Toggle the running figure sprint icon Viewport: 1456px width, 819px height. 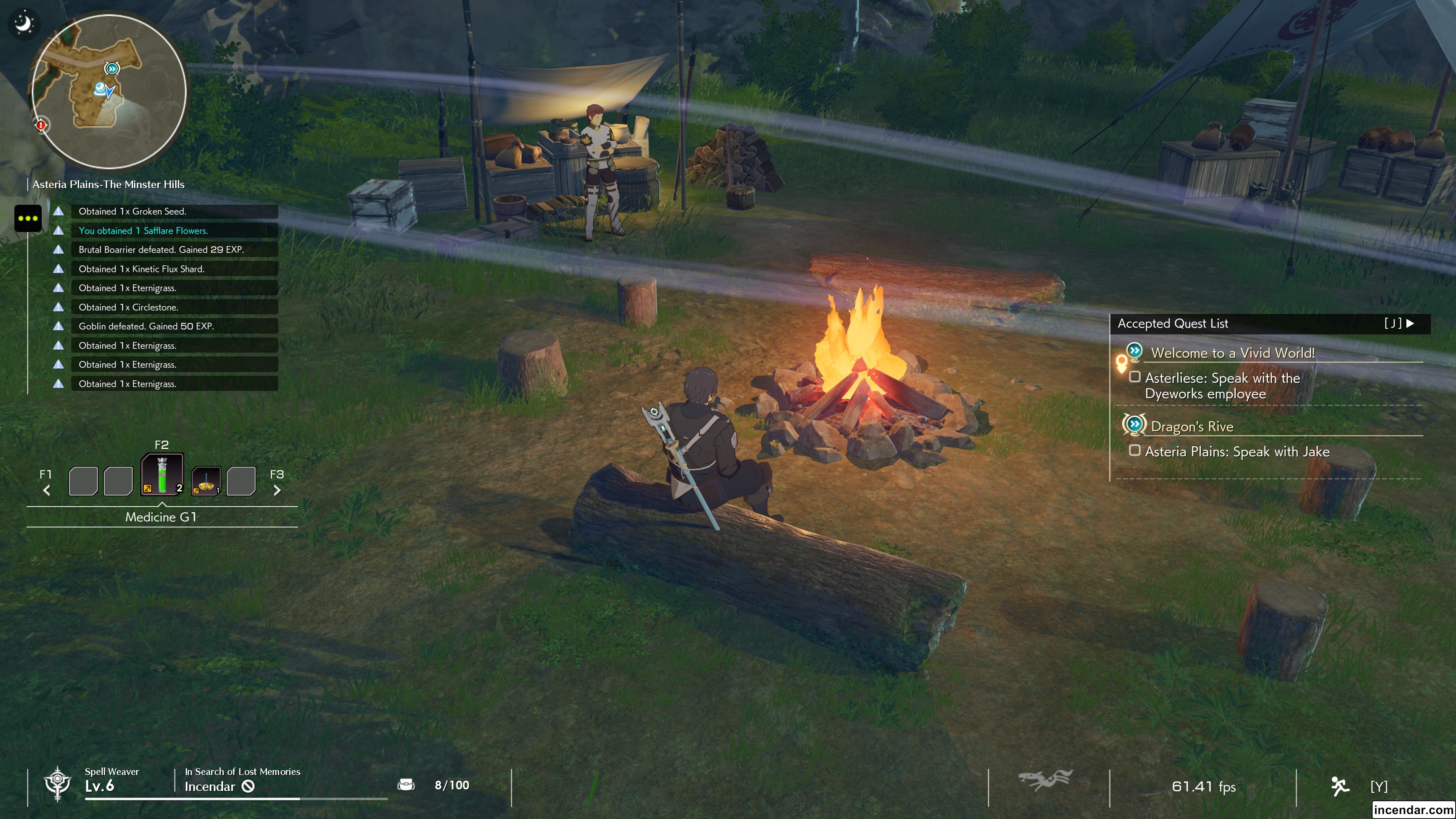coord(1340,786)
